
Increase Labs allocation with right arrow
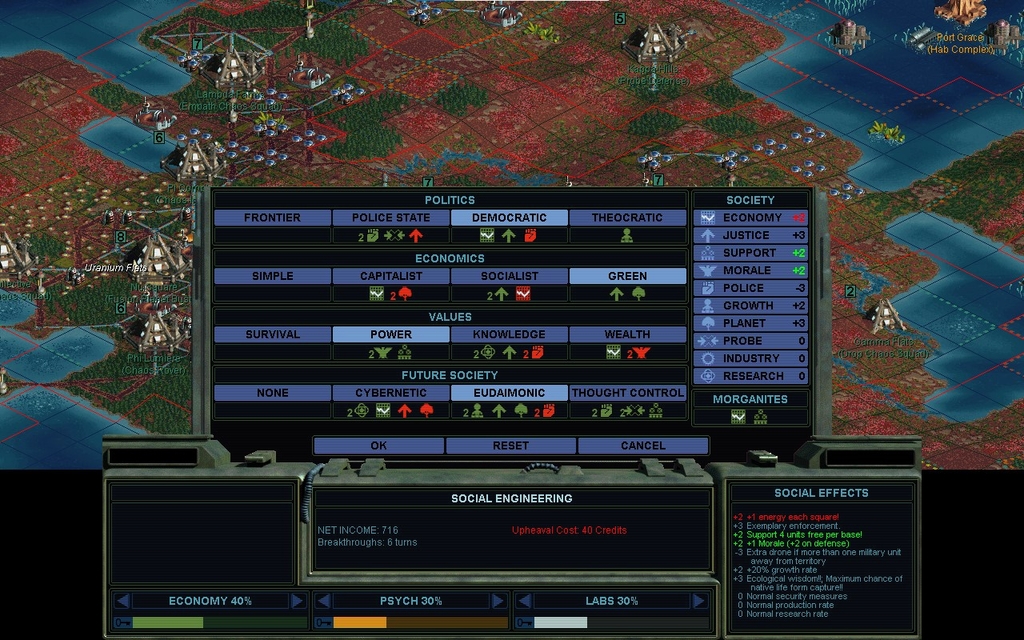pos(699,601)
